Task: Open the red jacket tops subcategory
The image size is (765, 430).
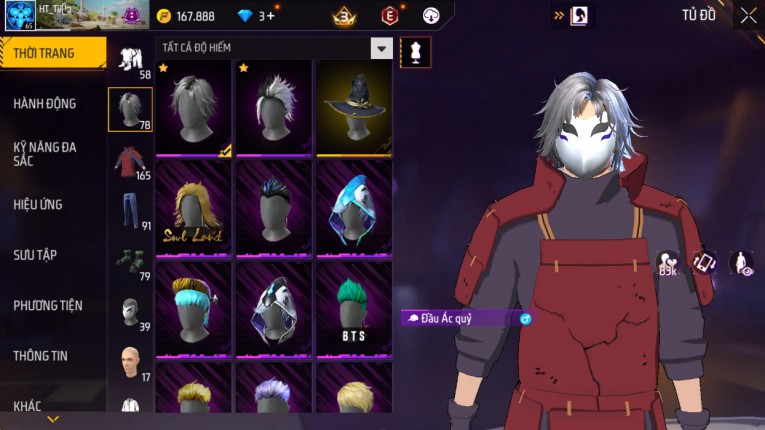Action: 130,160
